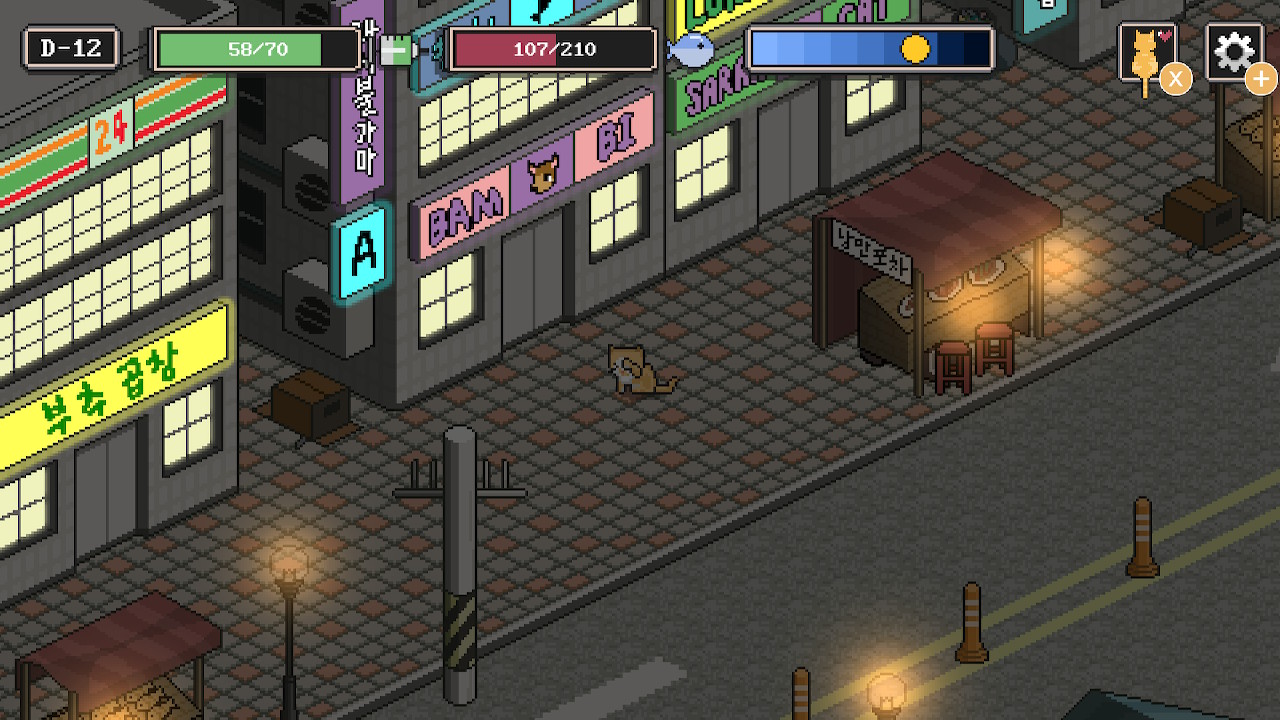This screenshot has height=720, width=1280.
Task: Open the cat companion portrait panel
Action: click(1145, 52)
